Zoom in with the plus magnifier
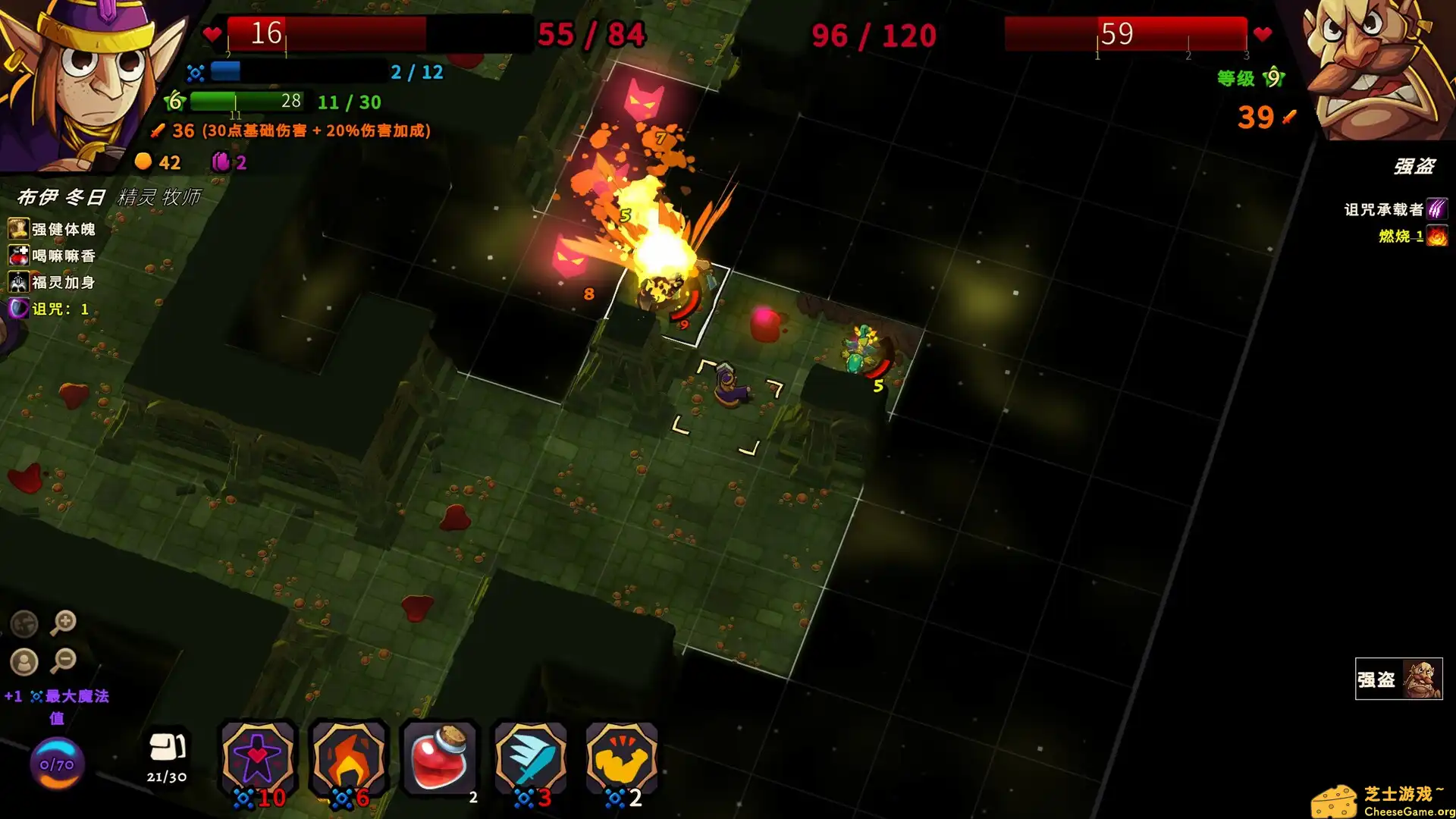The height and width of the screenshot is (819, 1456). pyautogui.click(x=64, y=623)
